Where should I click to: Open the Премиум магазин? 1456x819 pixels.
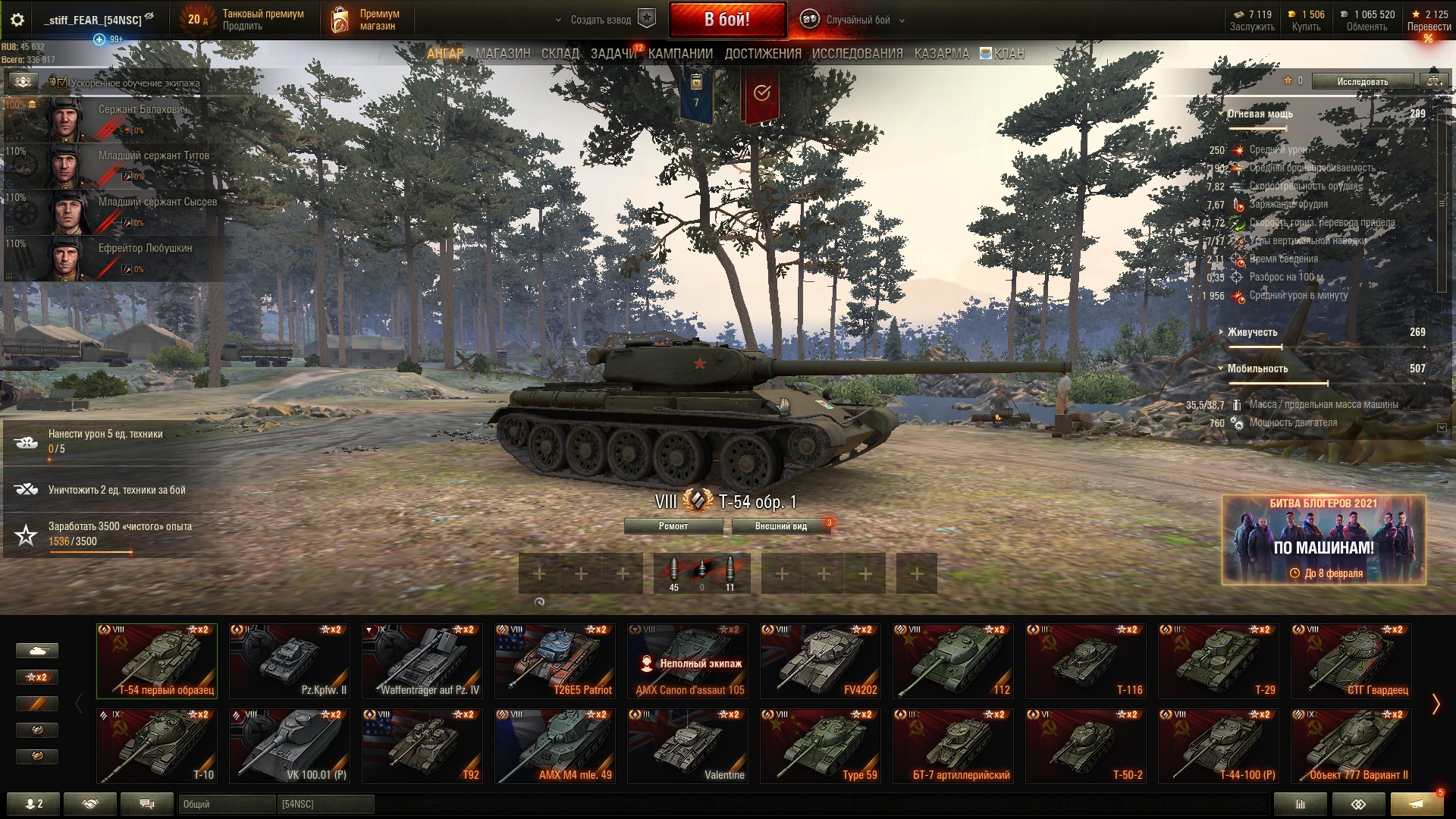[366, 20]
